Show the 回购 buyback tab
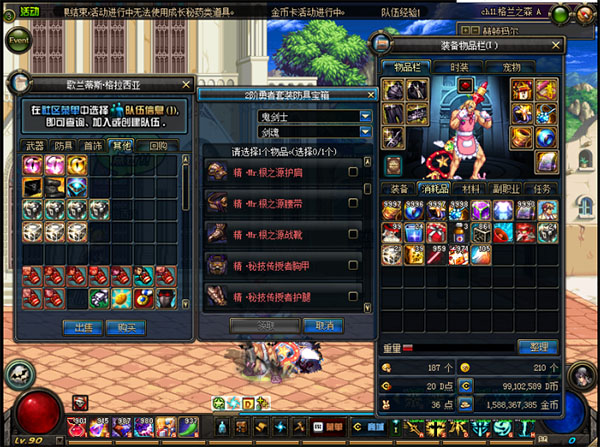This screenshot has width=600, height=447. click(x=158, y=146)
